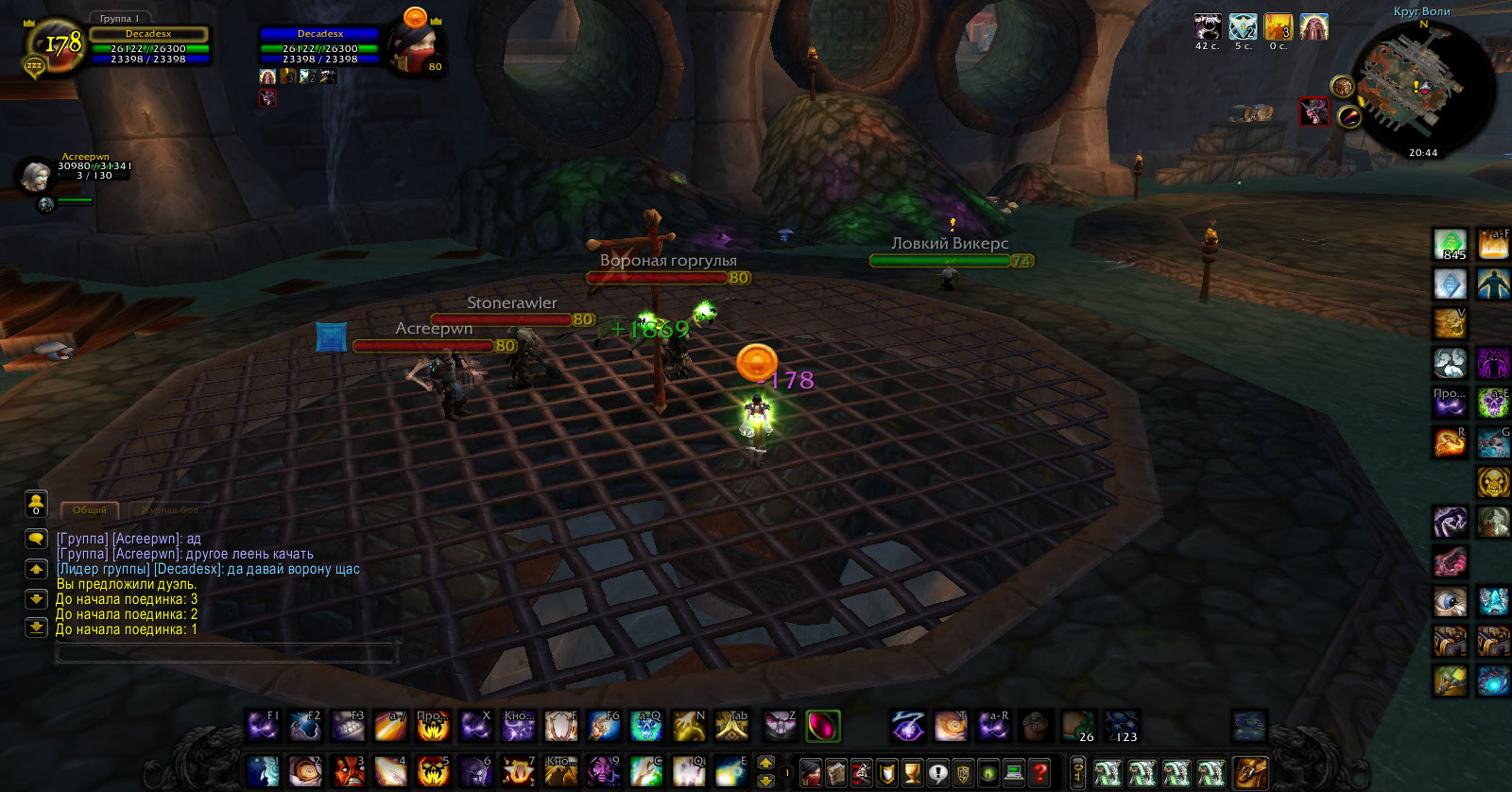Screen dimensions: 1512x792
Task: Use the green item with 845 count
Action: (x=1451, y=244)
